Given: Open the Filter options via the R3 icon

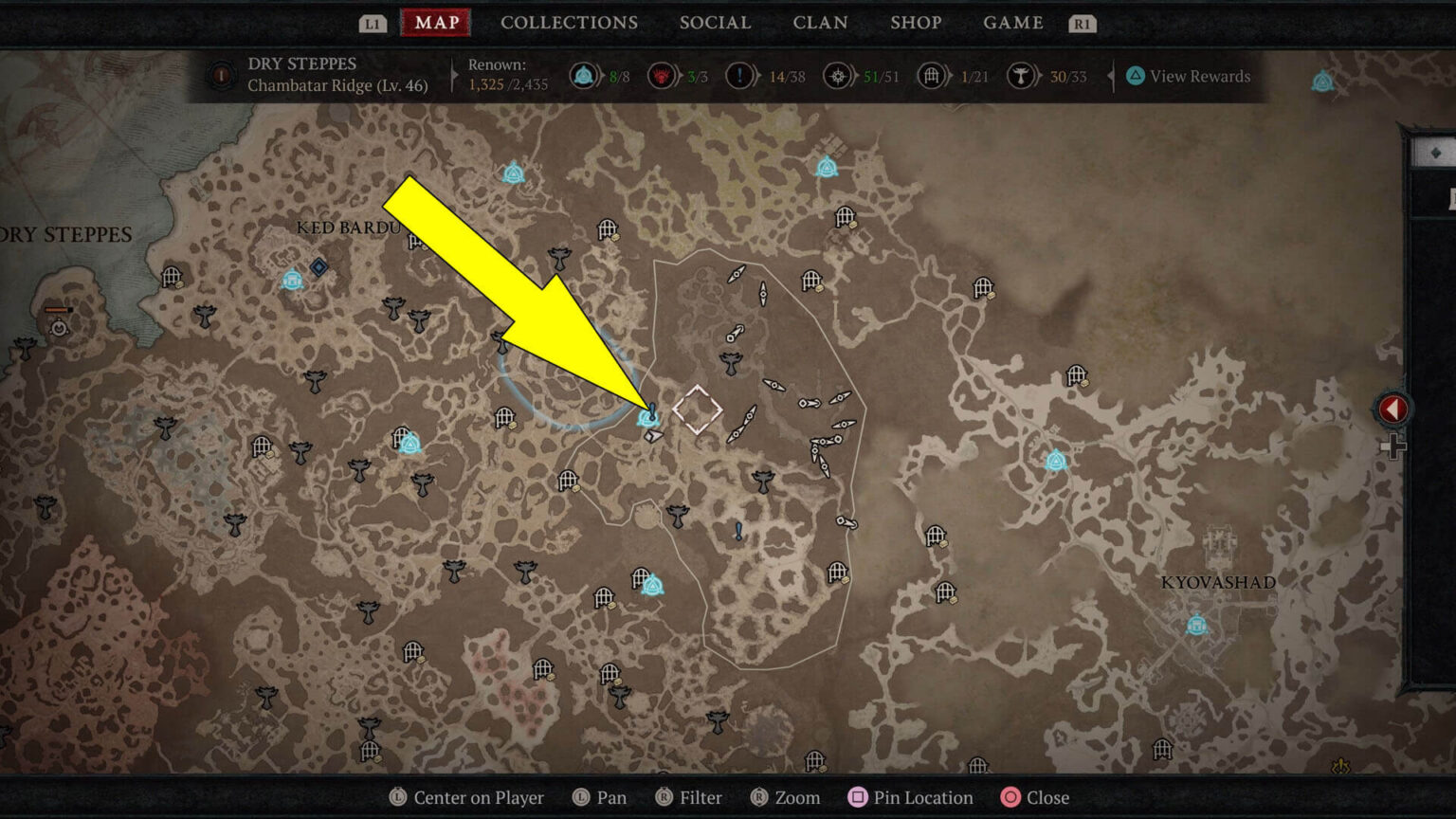Looking at the screenshot, I should coord(664,797).
